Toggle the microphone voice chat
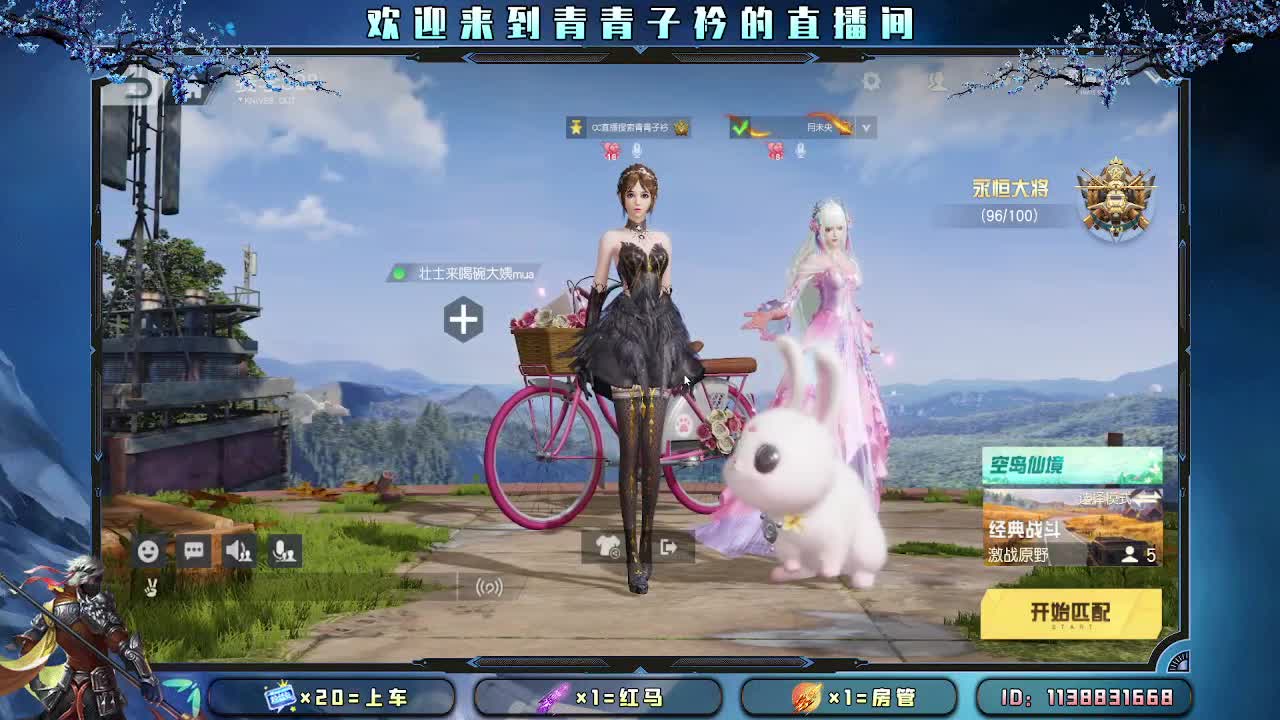Image resolution: width=1280 pixels, height=720 pixels. pos(283,551)
